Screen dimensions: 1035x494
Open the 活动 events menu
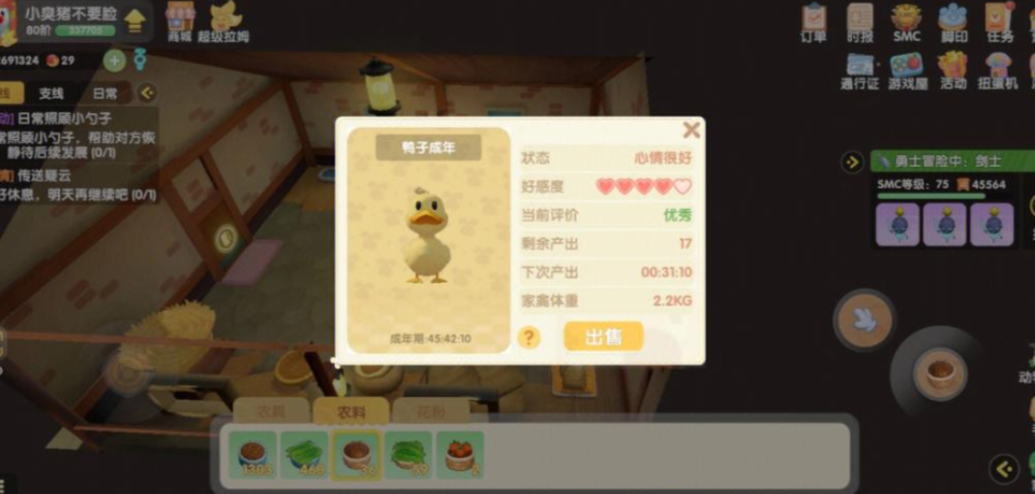pos(953,70)
